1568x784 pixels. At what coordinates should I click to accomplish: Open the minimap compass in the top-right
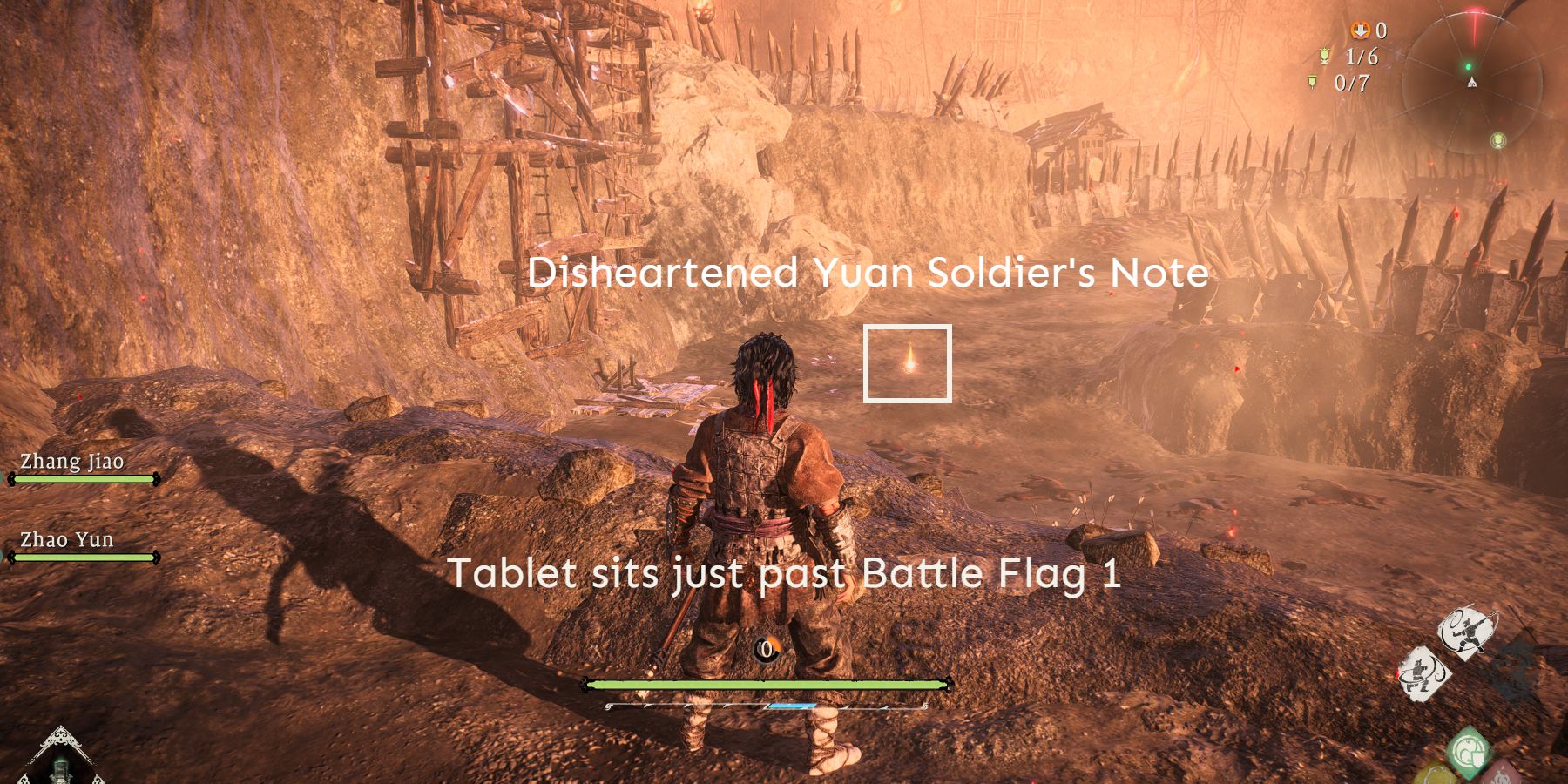click(x=1472, y=83)
